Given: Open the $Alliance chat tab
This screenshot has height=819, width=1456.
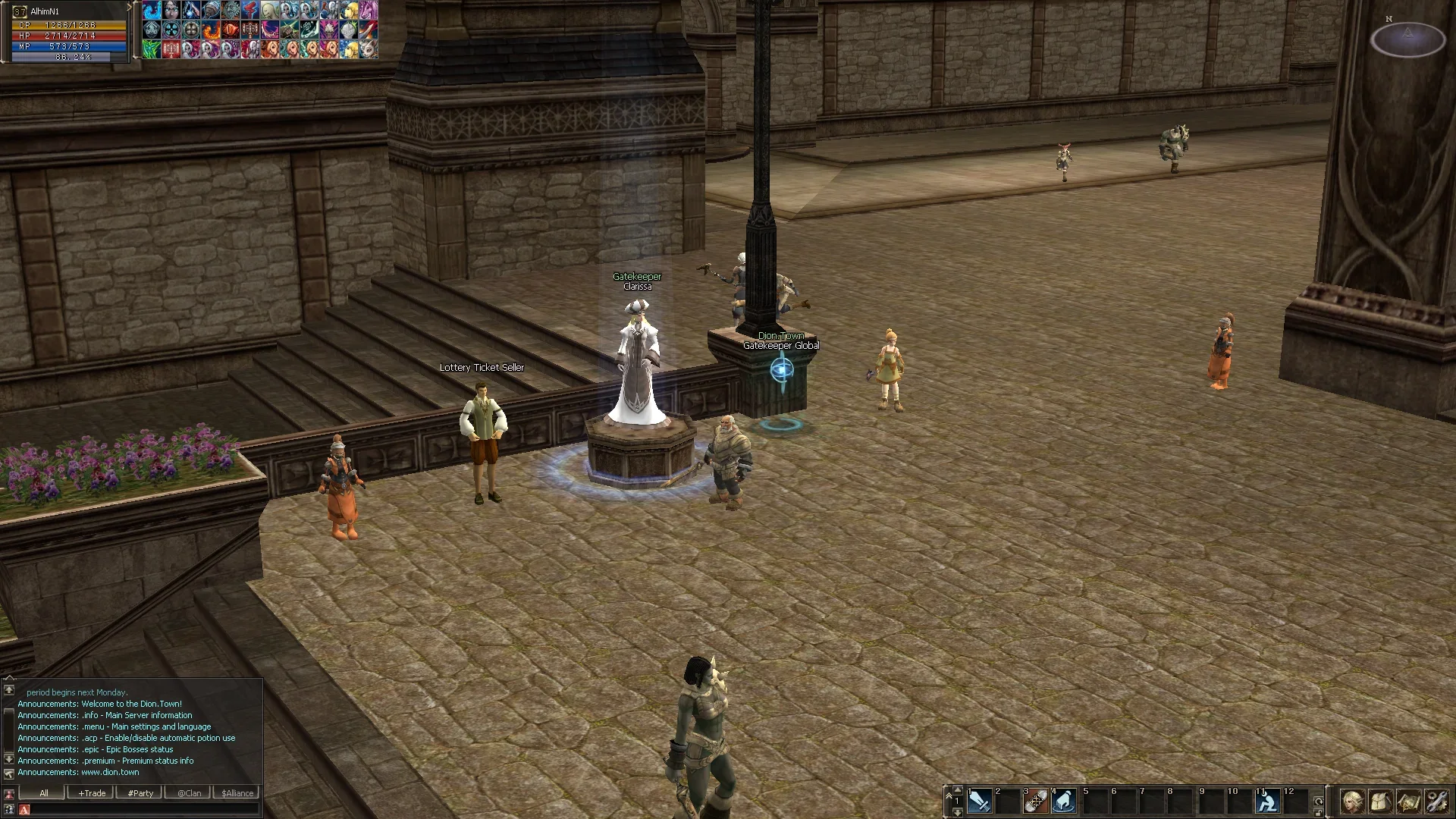Looking at the screenshot, I should point(237,793).
